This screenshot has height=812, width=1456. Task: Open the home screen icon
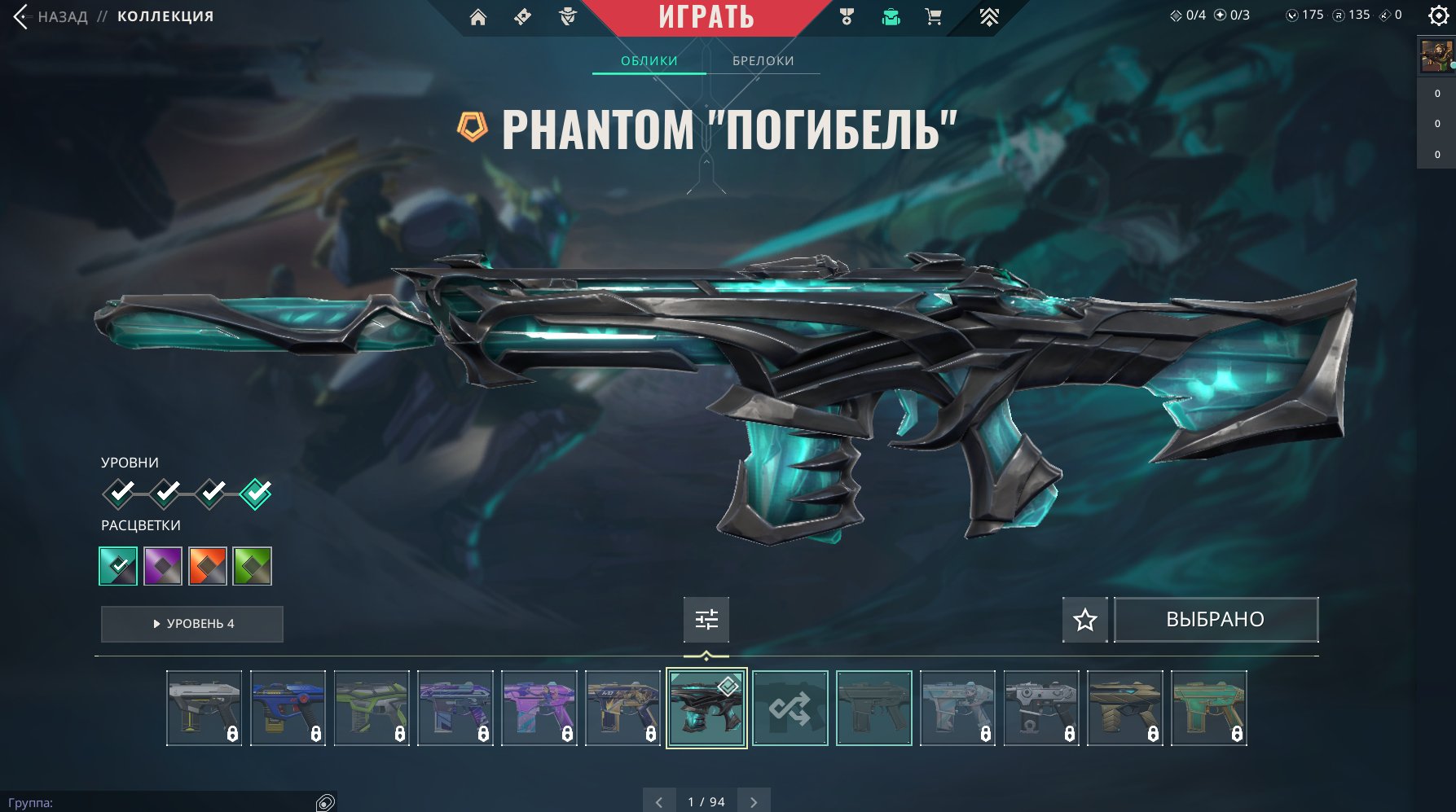(478, 16)
